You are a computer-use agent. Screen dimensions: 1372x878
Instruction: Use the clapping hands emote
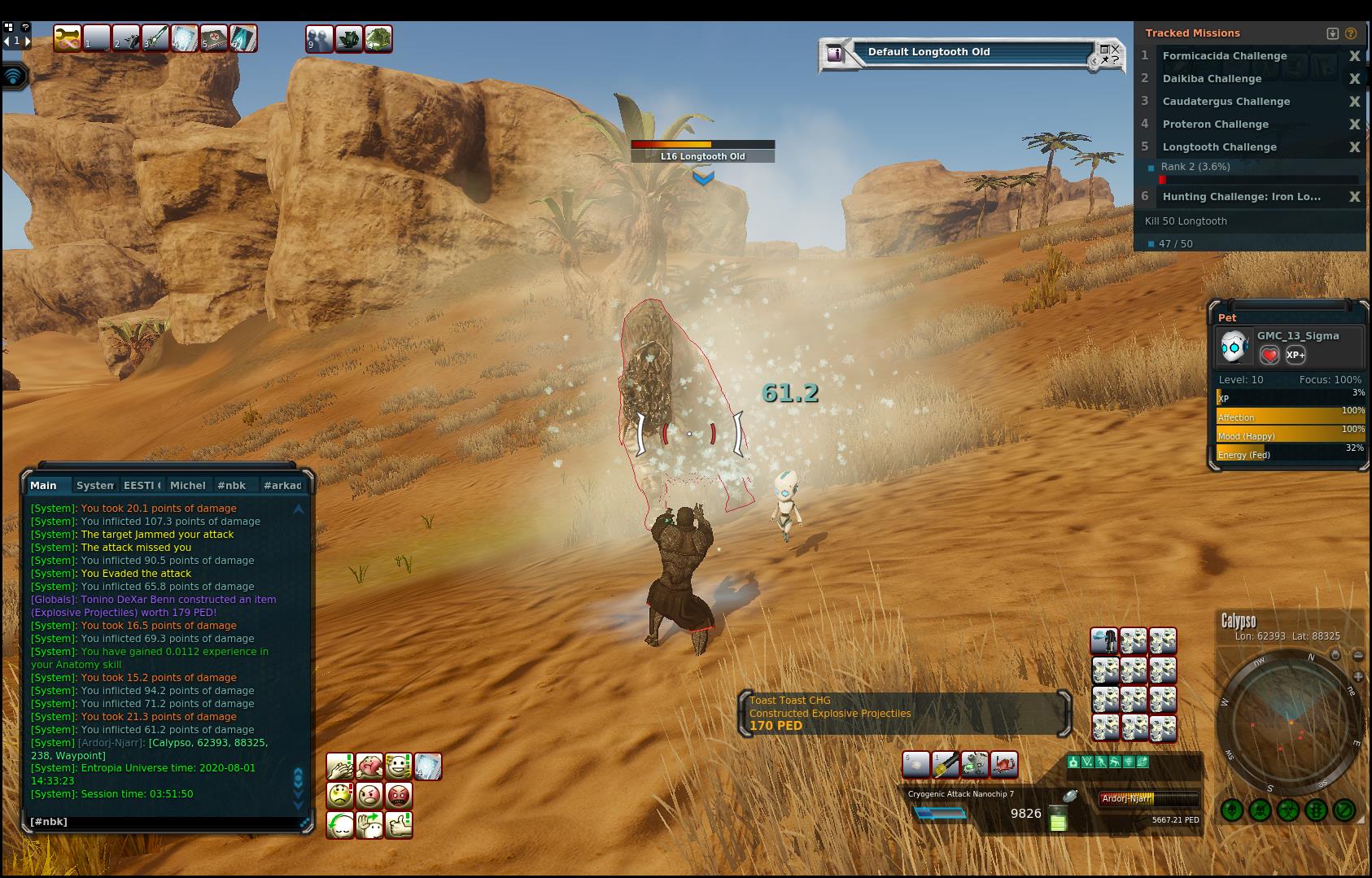tap(340, 767)
